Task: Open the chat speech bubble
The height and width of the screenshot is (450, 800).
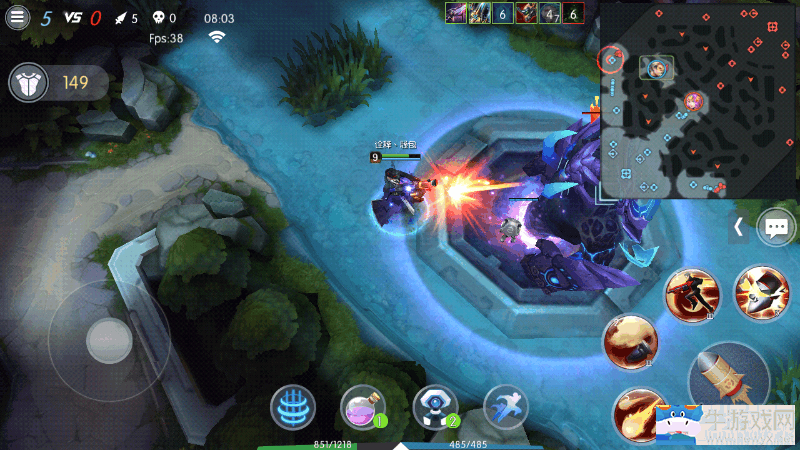Action: coord(776,227)
